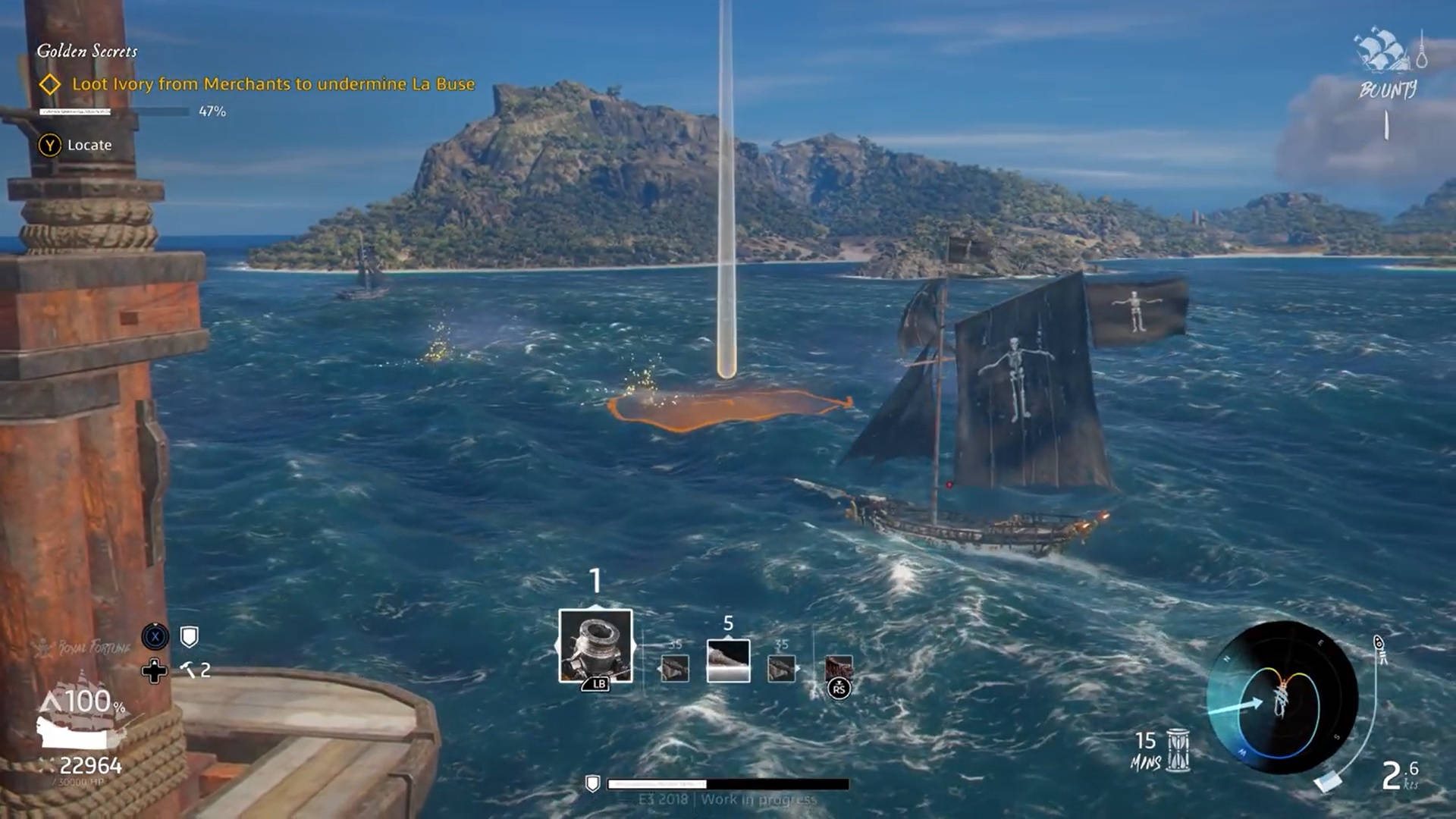Click the hourglass timer icon
The height and width of the screenshot is (819, 1456).
(1178, 749)
